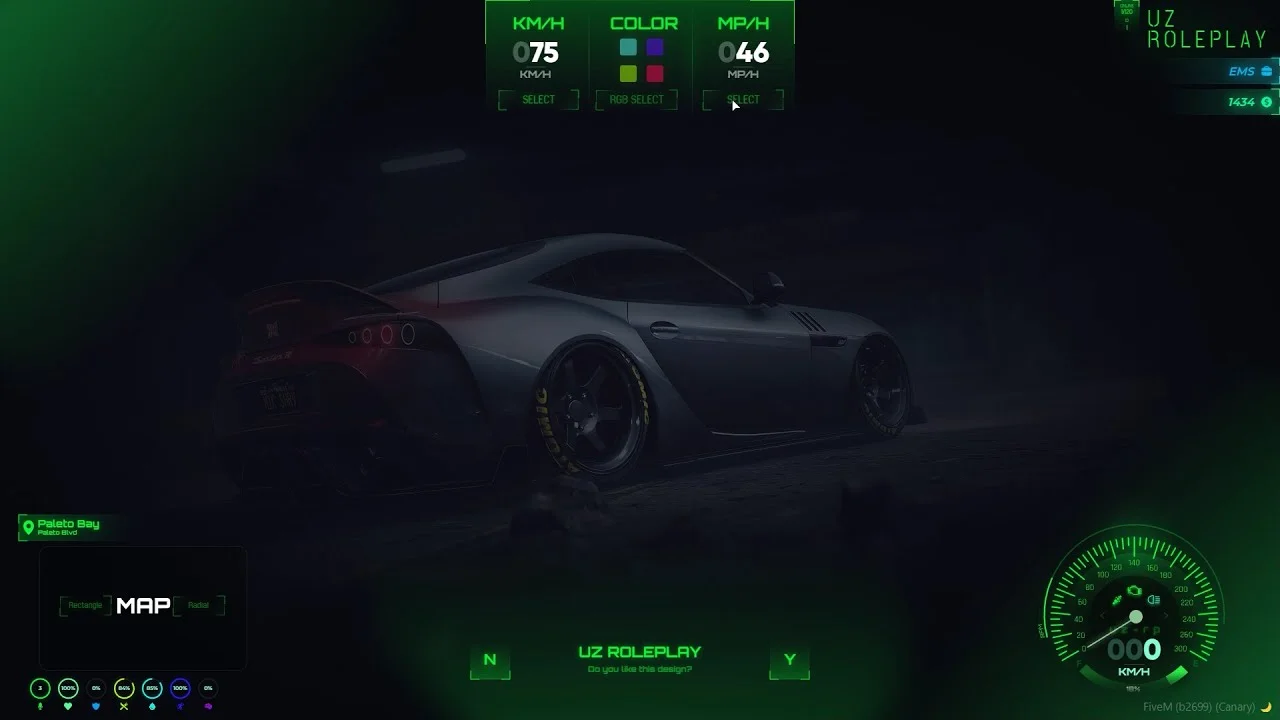
Task: Choose the MP/H Select button
Action: (743, 99)
